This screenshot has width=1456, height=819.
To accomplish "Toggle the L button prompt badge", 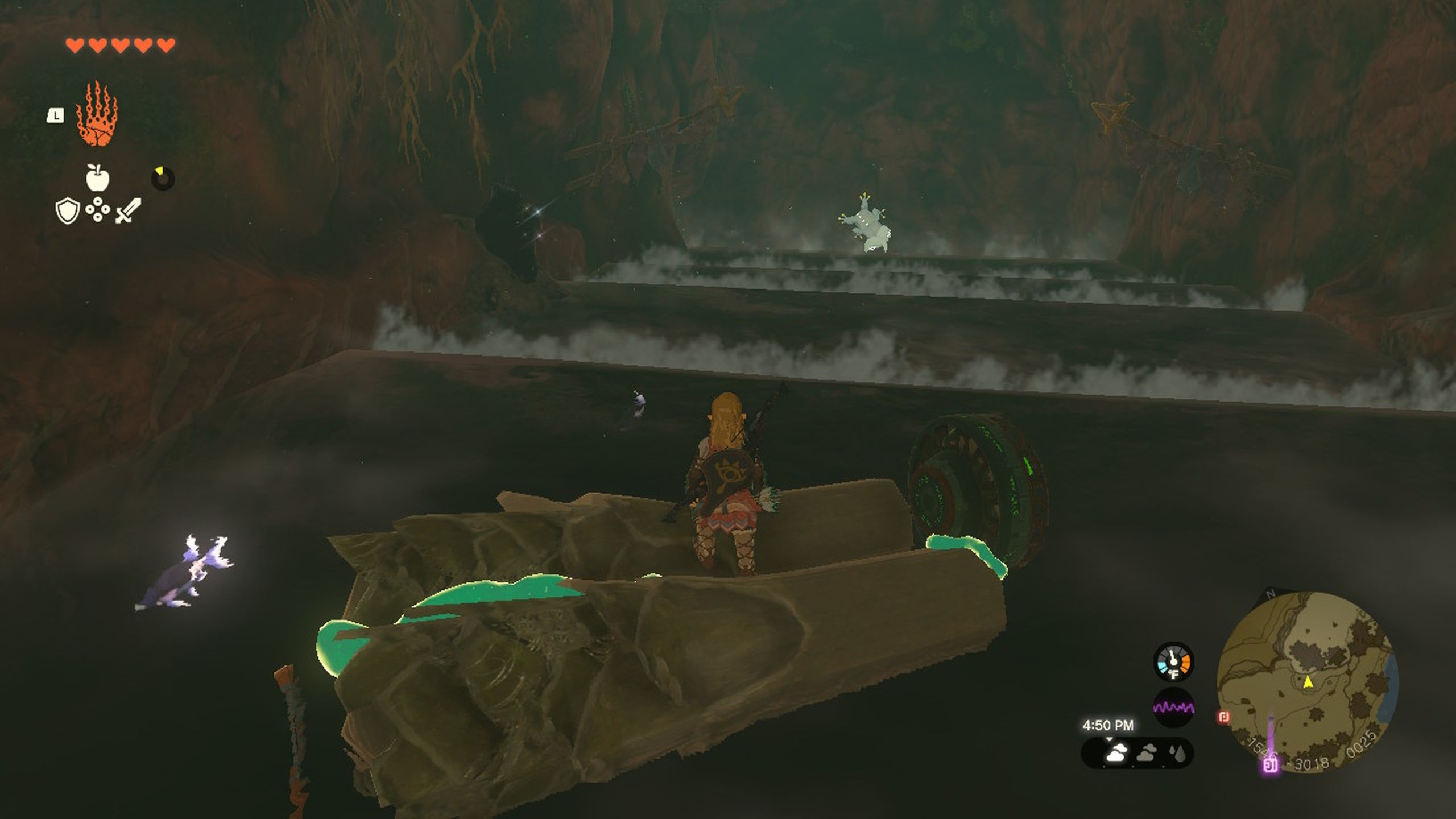I will tap(55, 114).
